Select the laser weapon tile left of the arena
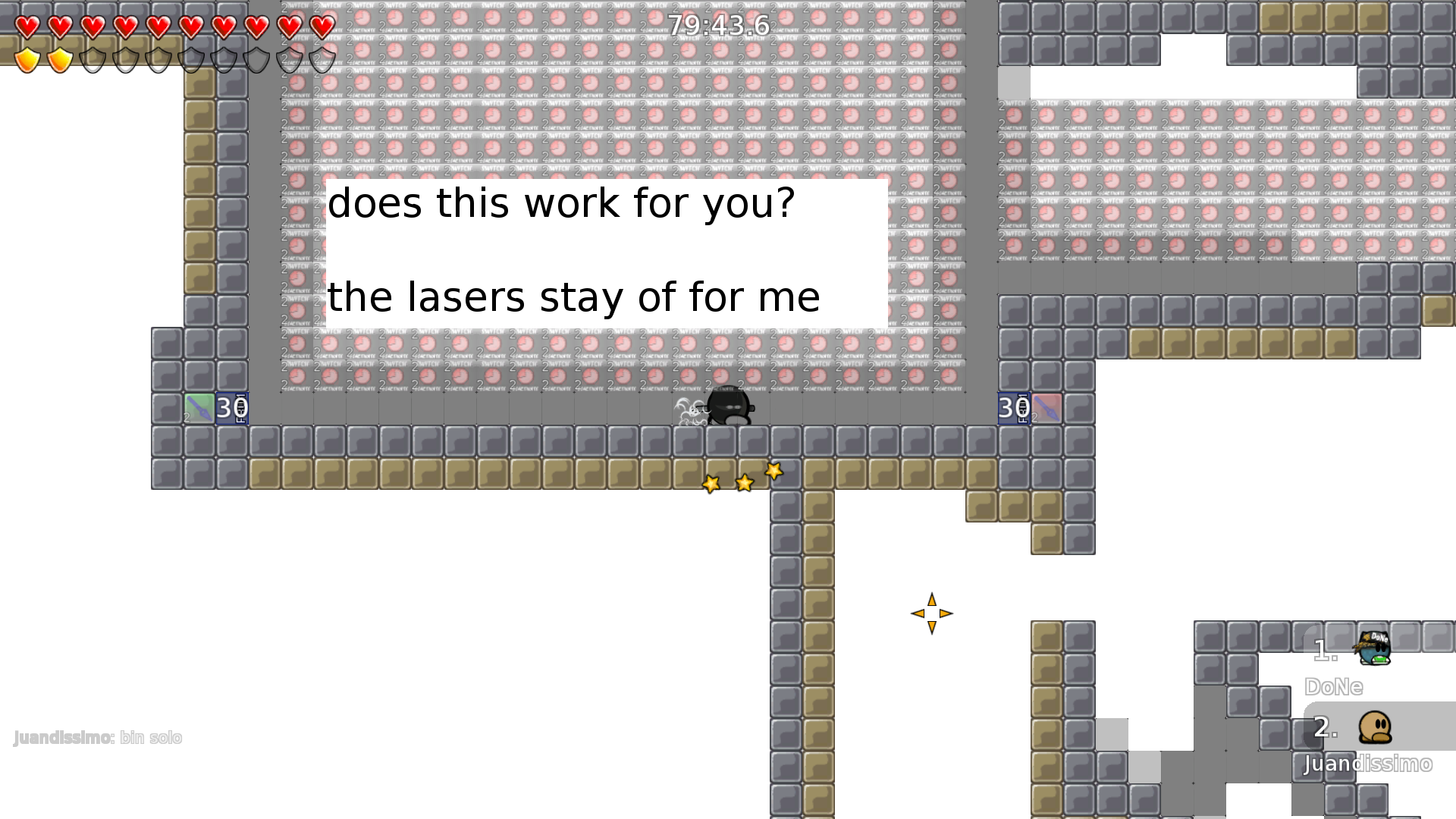The width and height of the screenshot is (1456, 819). pos(198,409)
